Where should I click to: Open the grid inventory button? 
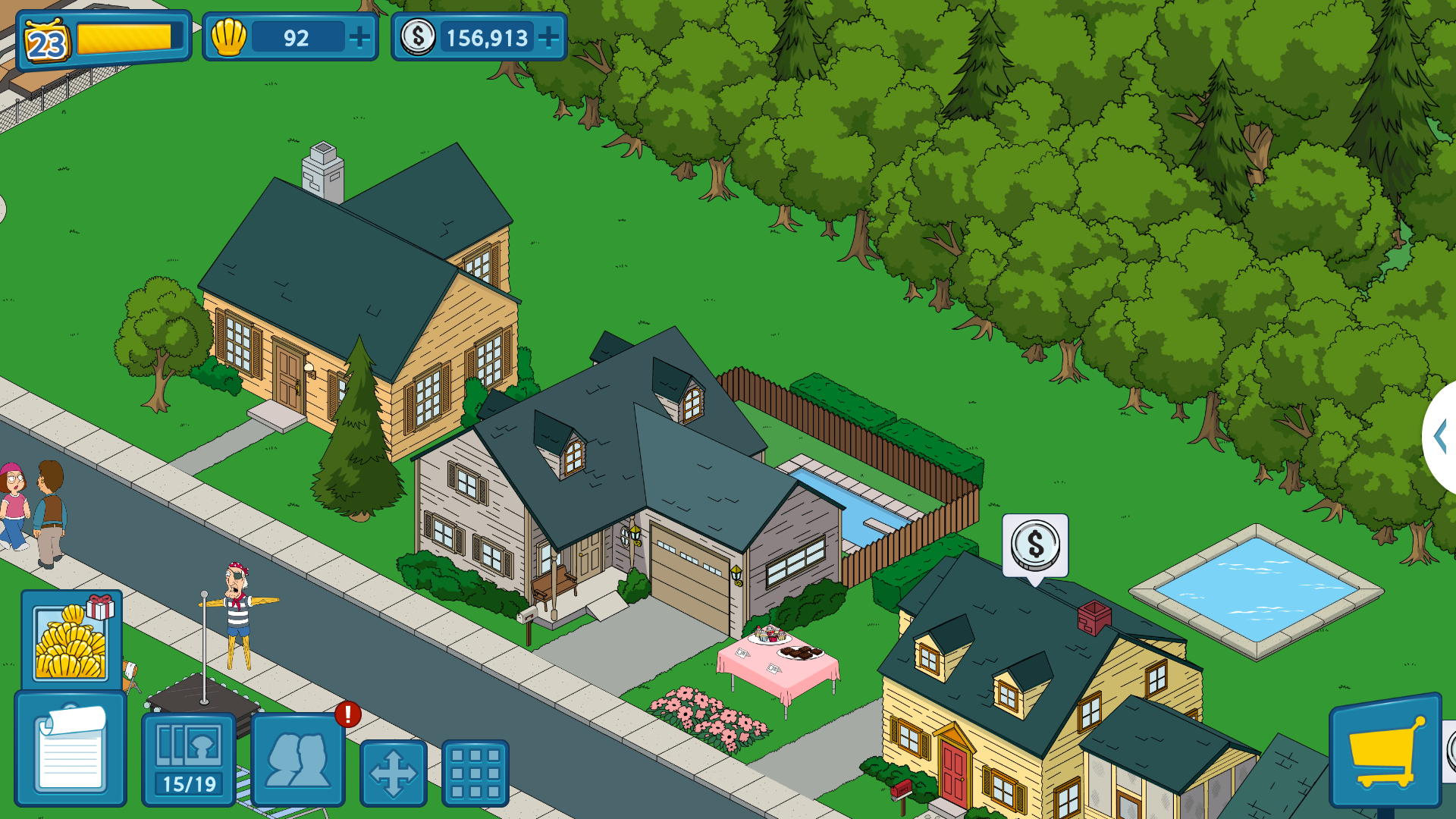475,773
